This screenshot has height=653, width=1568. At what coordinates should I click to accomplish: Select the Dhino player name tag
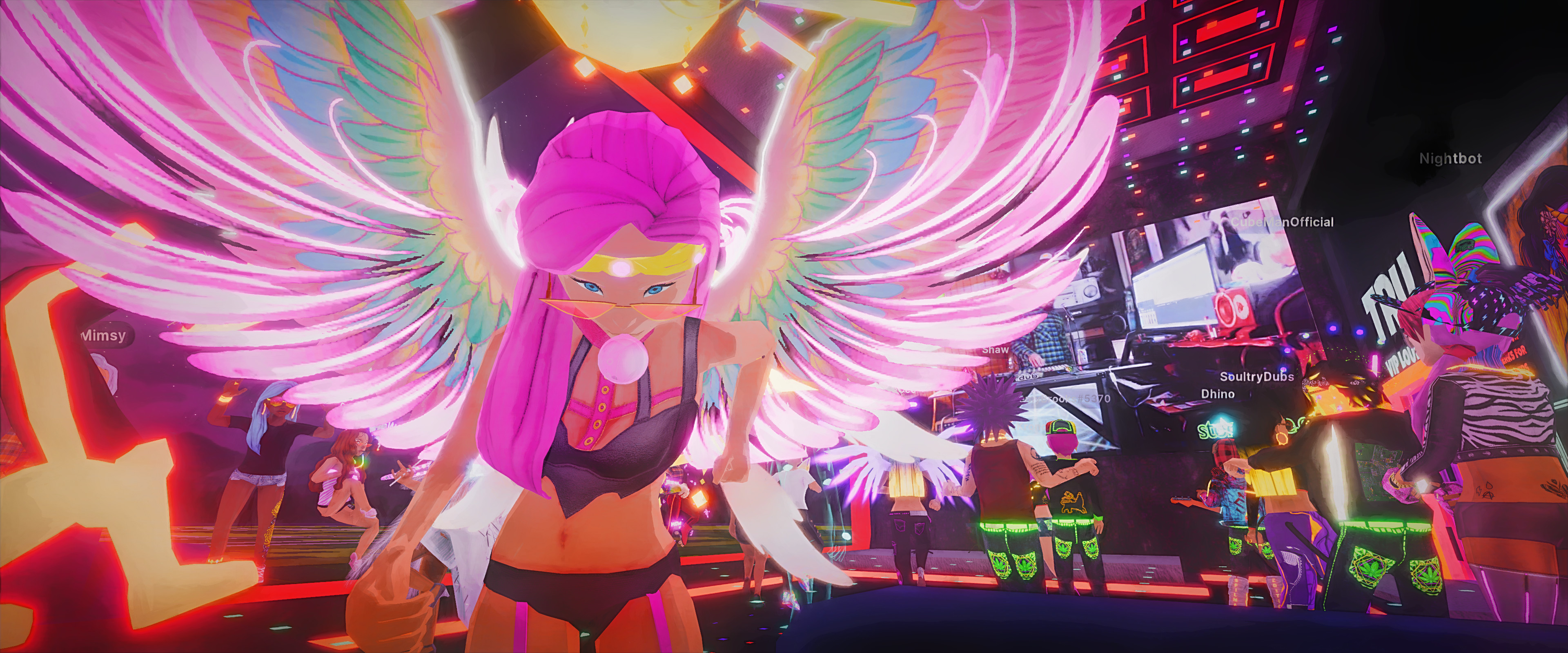pyautogui.click(x=1217, y=394)
